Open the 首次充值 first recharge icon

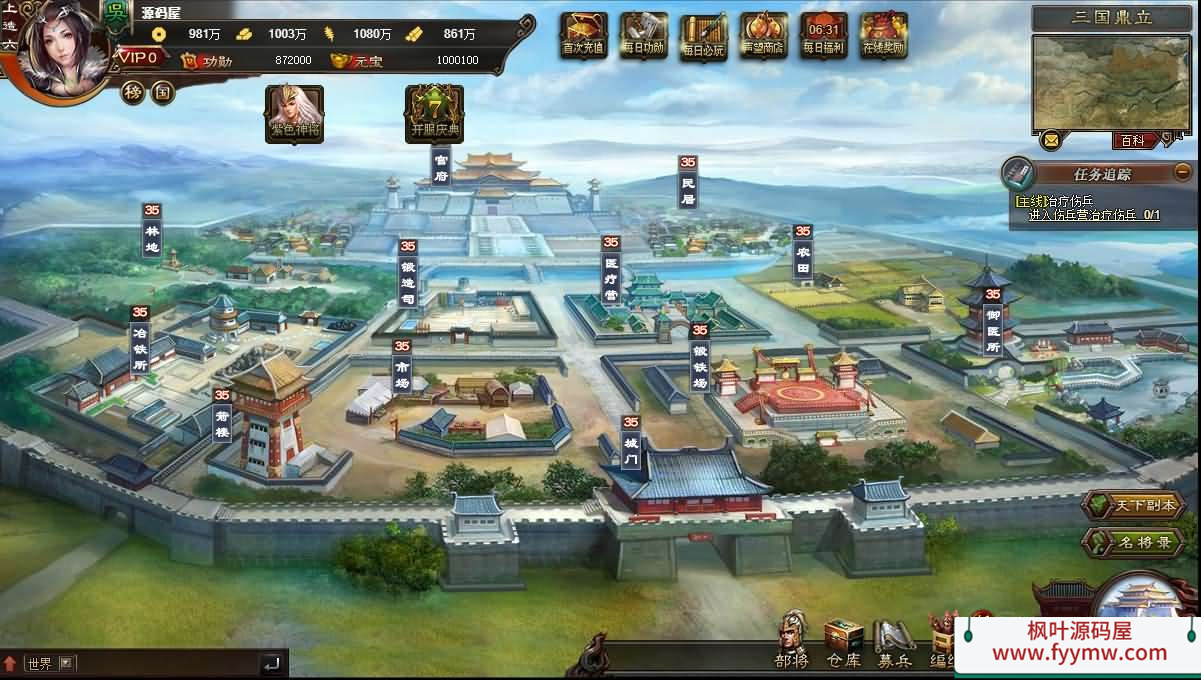(x=584, y=36)
